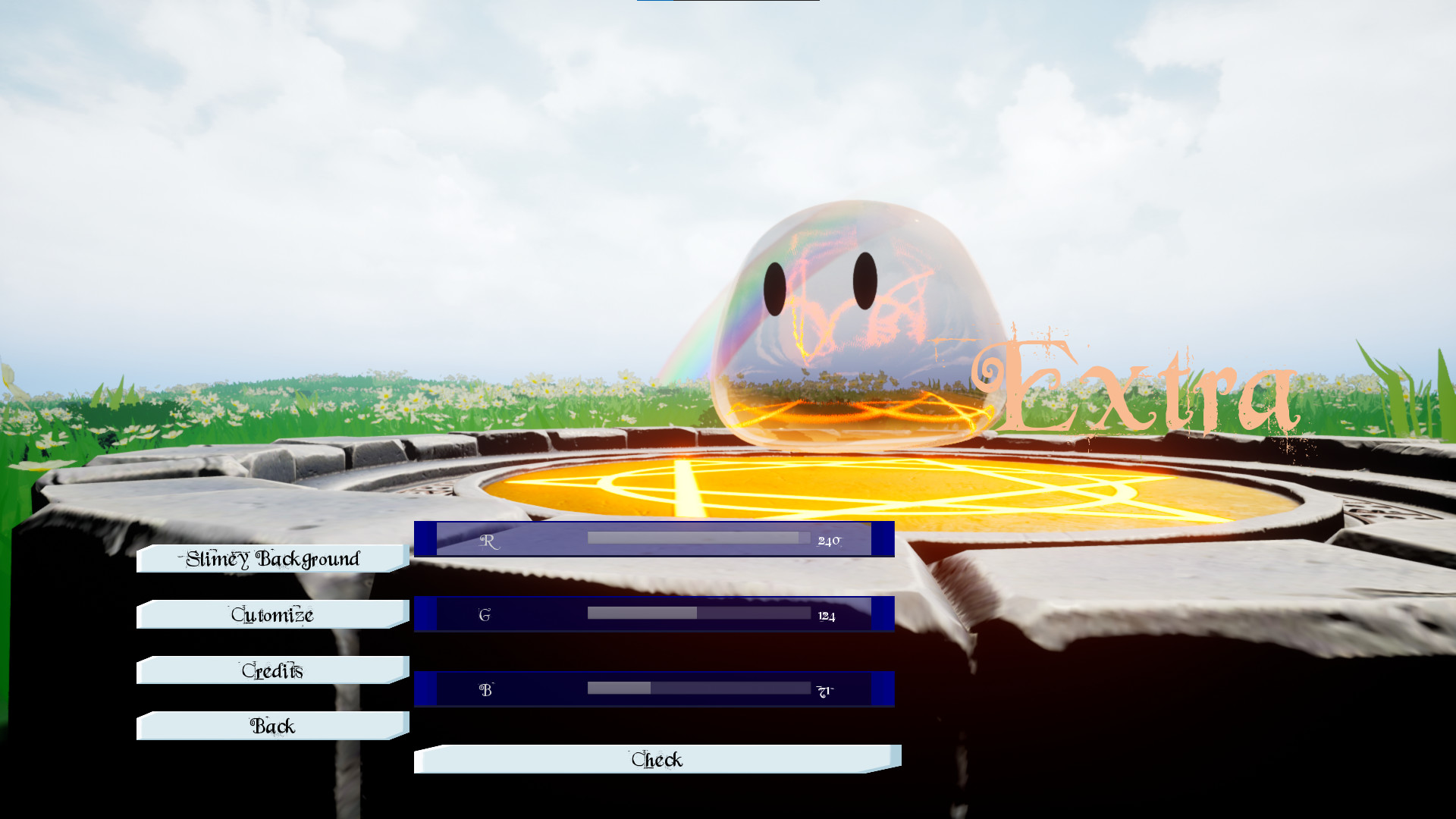Click the Back button
The image size is (1456, 819).
pos(271,726)
